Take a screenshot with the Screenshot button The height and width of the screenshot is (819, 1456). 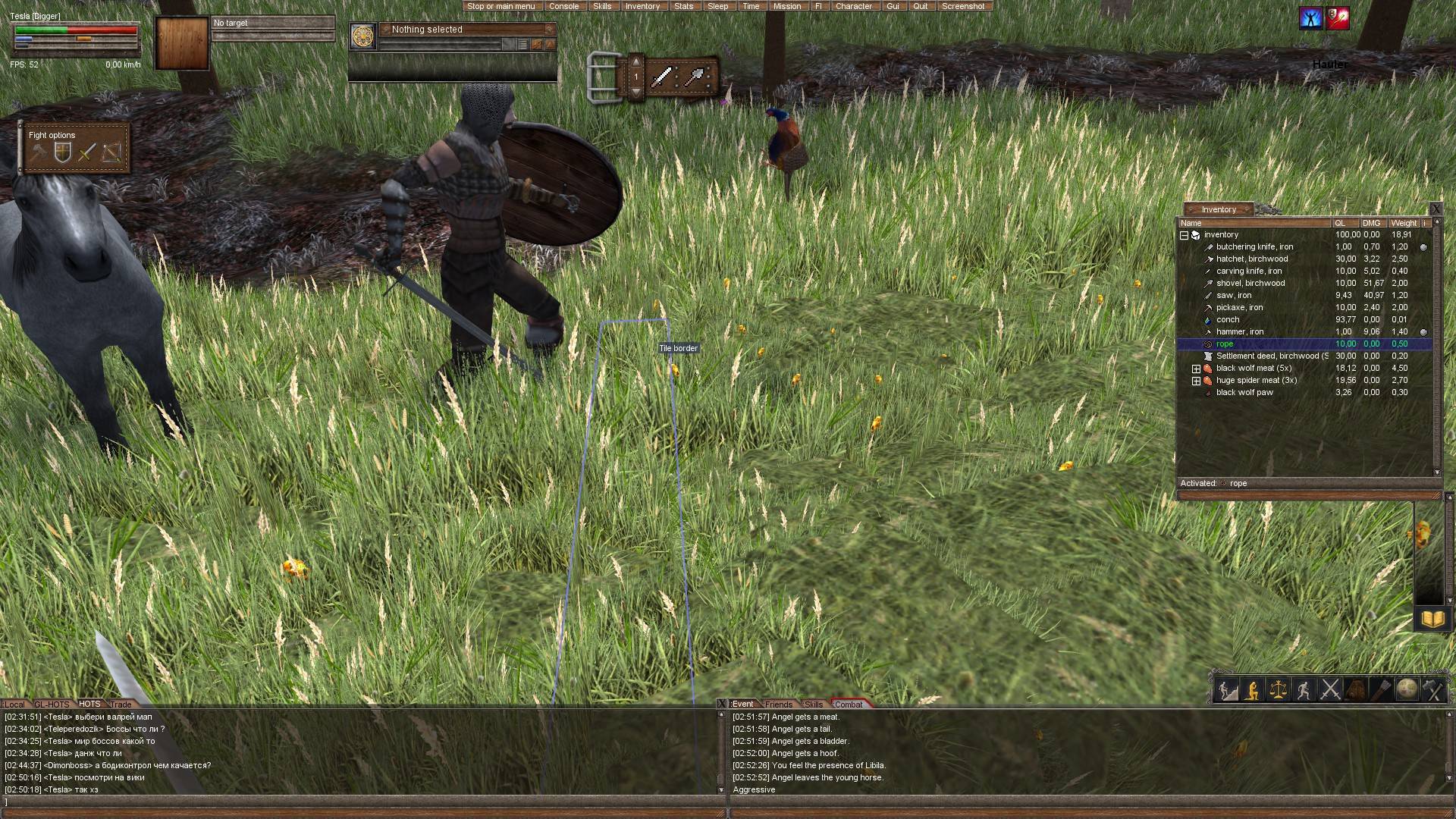point(962,6)
